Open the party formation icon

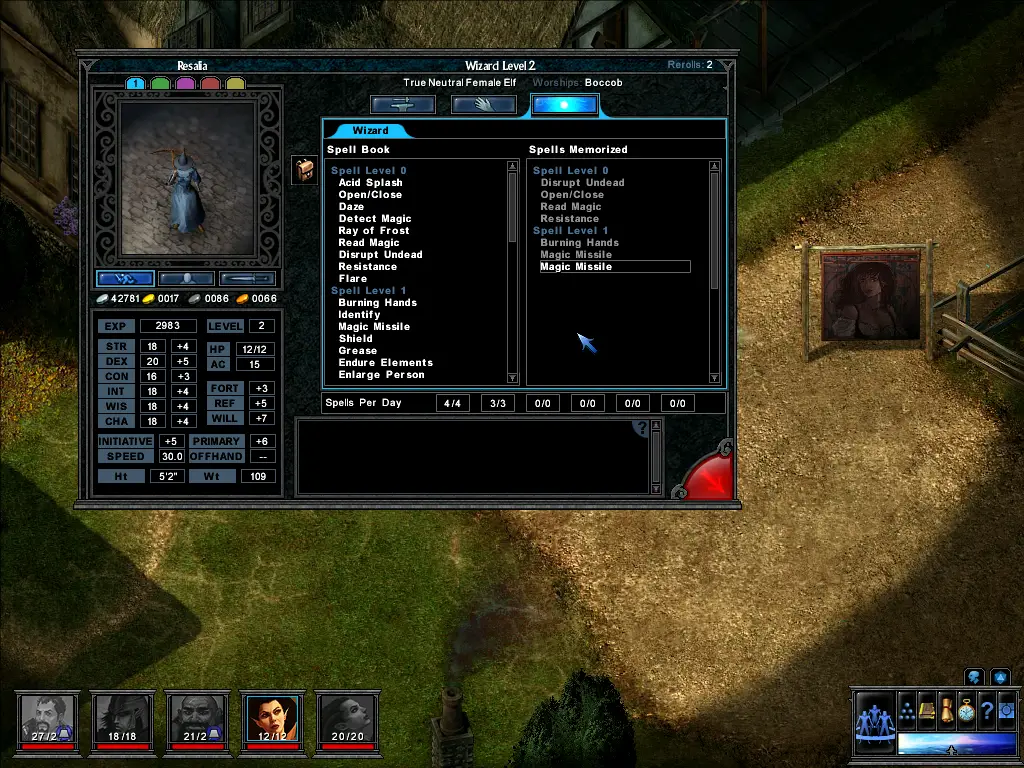pos(907,711)
